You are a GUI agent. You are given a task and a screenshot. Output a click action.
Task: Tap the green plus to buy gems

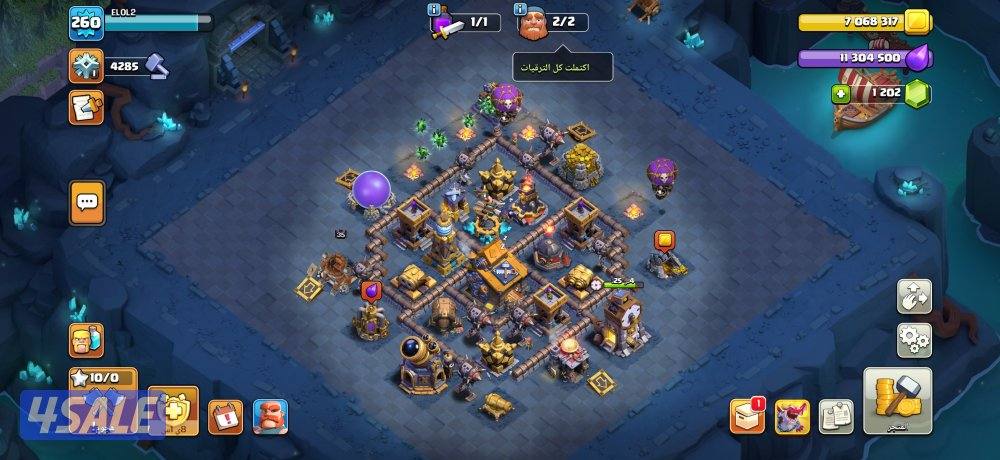coord(841,93)
